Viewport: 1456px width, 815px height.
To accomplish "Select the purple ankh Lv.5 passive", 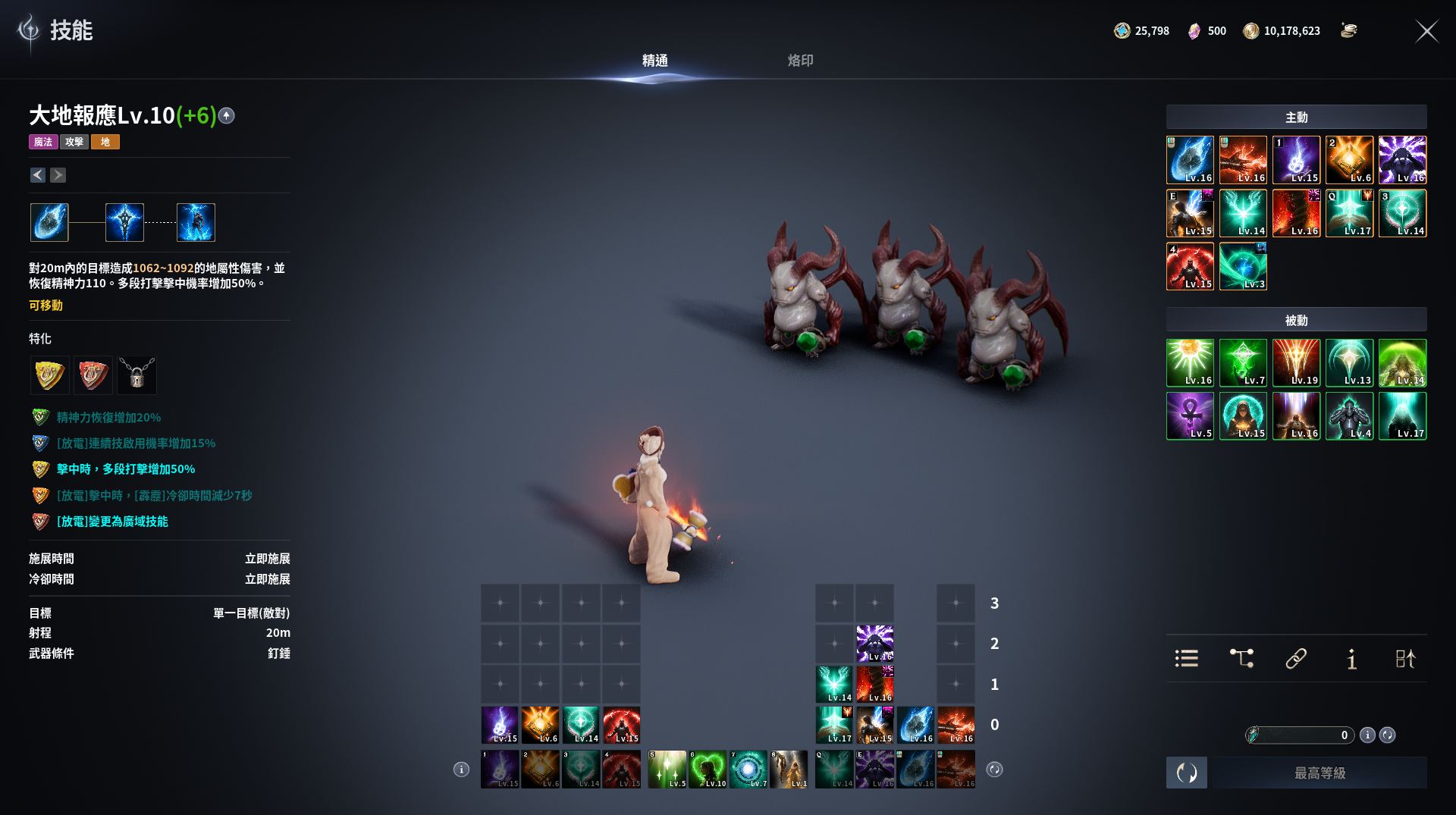I will point(1190,416).
